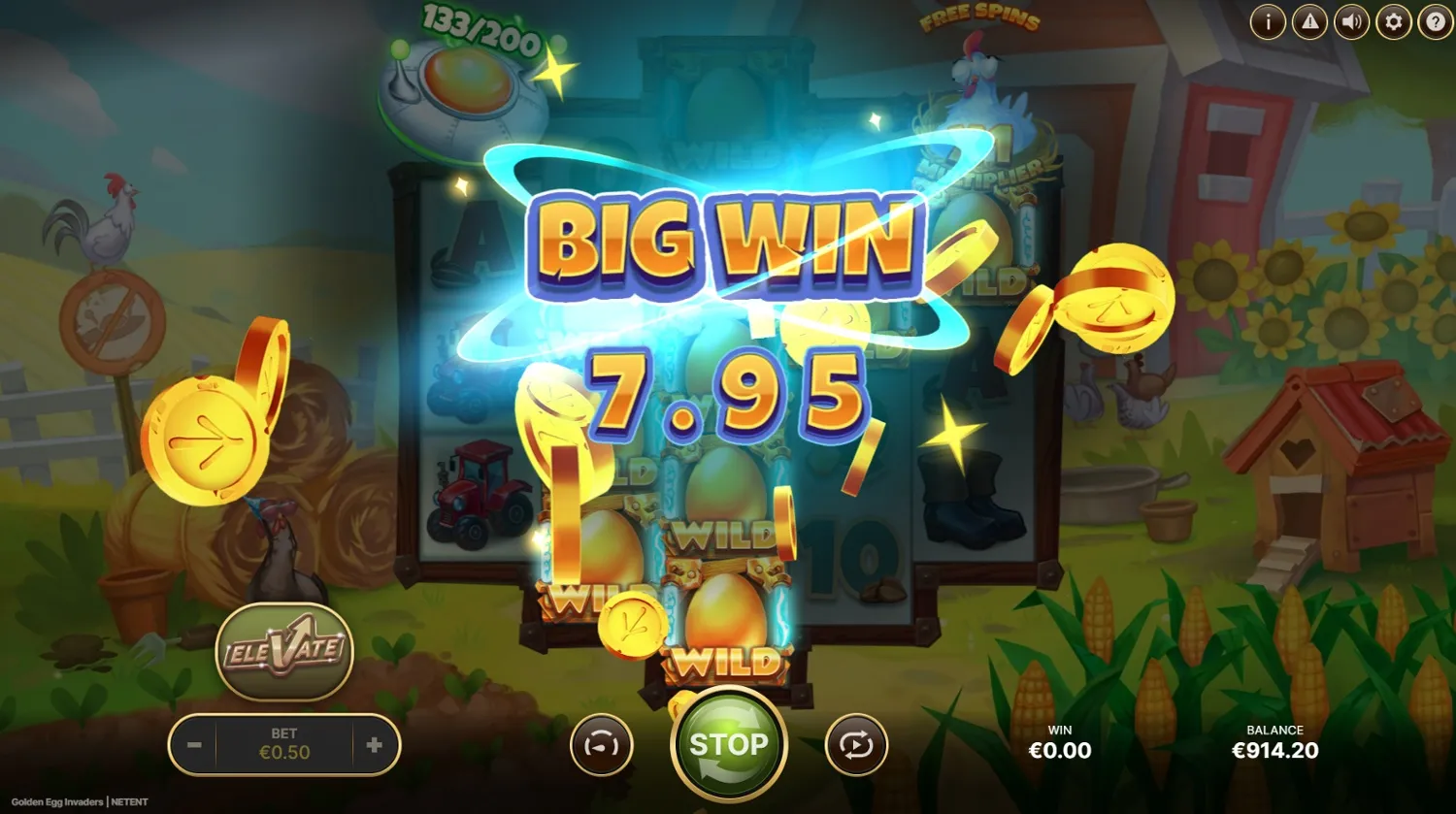Activate the Elevate feature

(284, 652)
